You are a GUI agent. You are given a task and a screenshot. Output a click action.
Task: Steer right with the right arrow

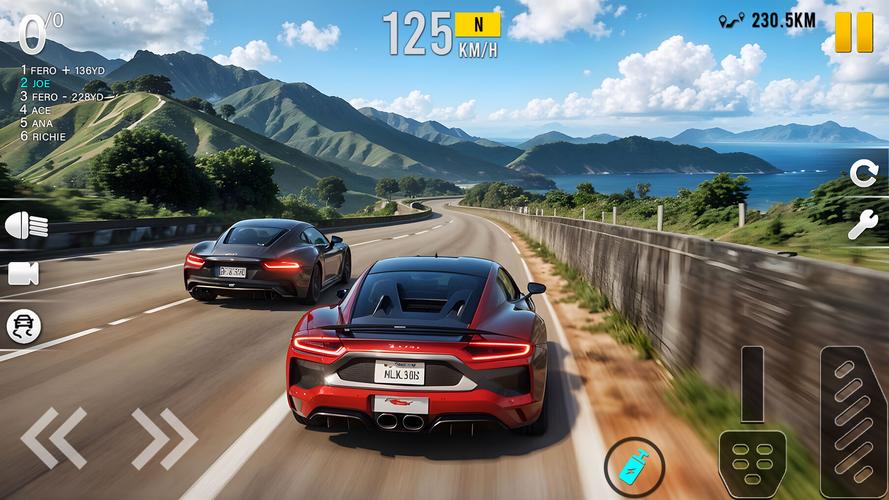pyautogui.click(x=164, y=438)
